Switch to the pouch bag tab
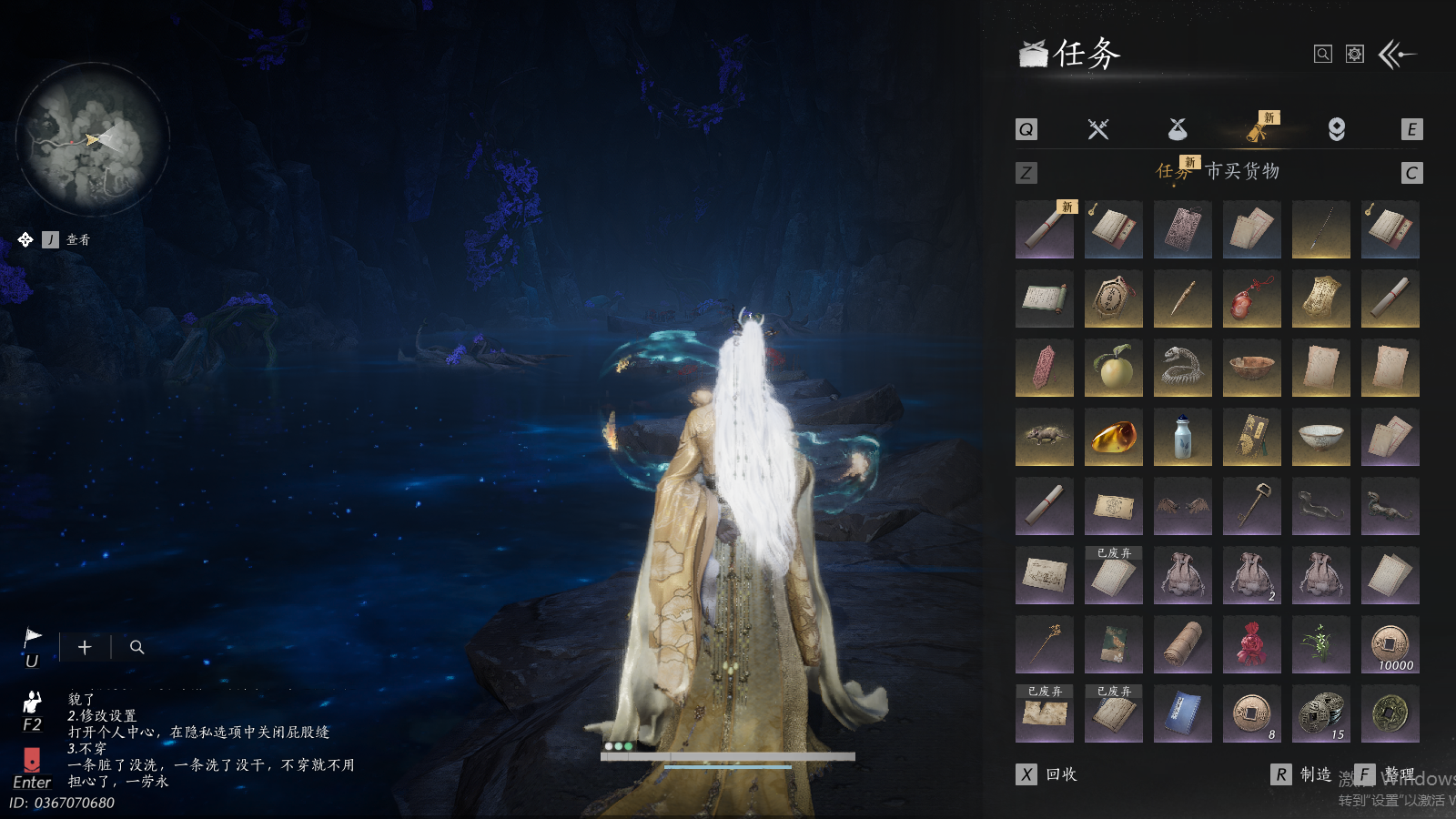Image resolution: width=1456 pixels, height=819 pixels. (x=1178, y=129)
